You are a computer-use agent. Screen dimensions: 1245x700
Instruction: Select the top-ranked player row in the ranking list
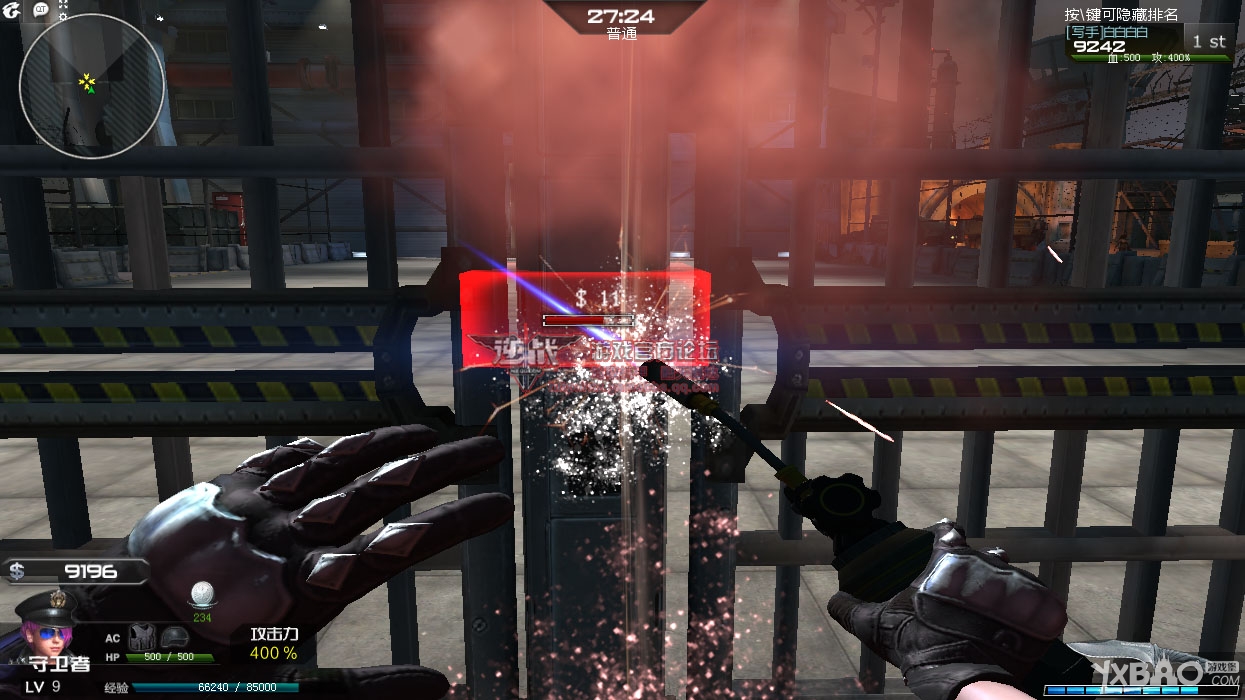tap(1149, 42)
